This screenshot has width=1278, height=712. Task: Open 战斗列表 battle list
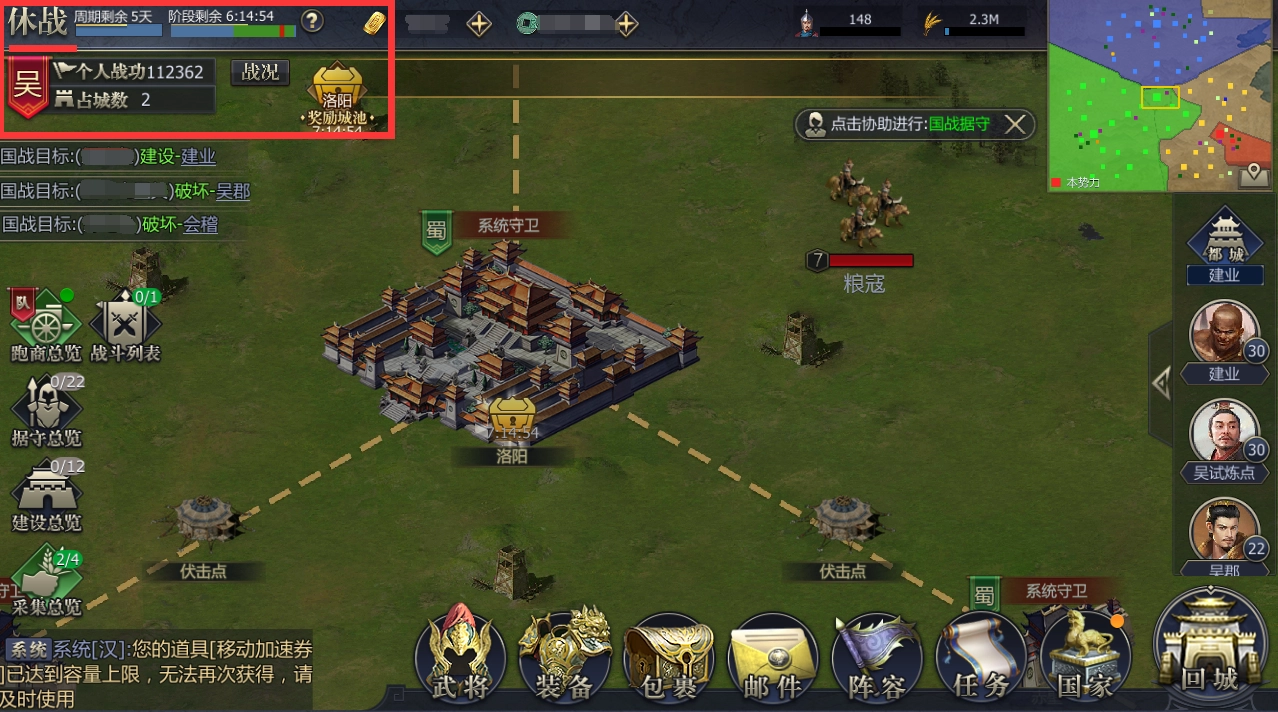125,325
